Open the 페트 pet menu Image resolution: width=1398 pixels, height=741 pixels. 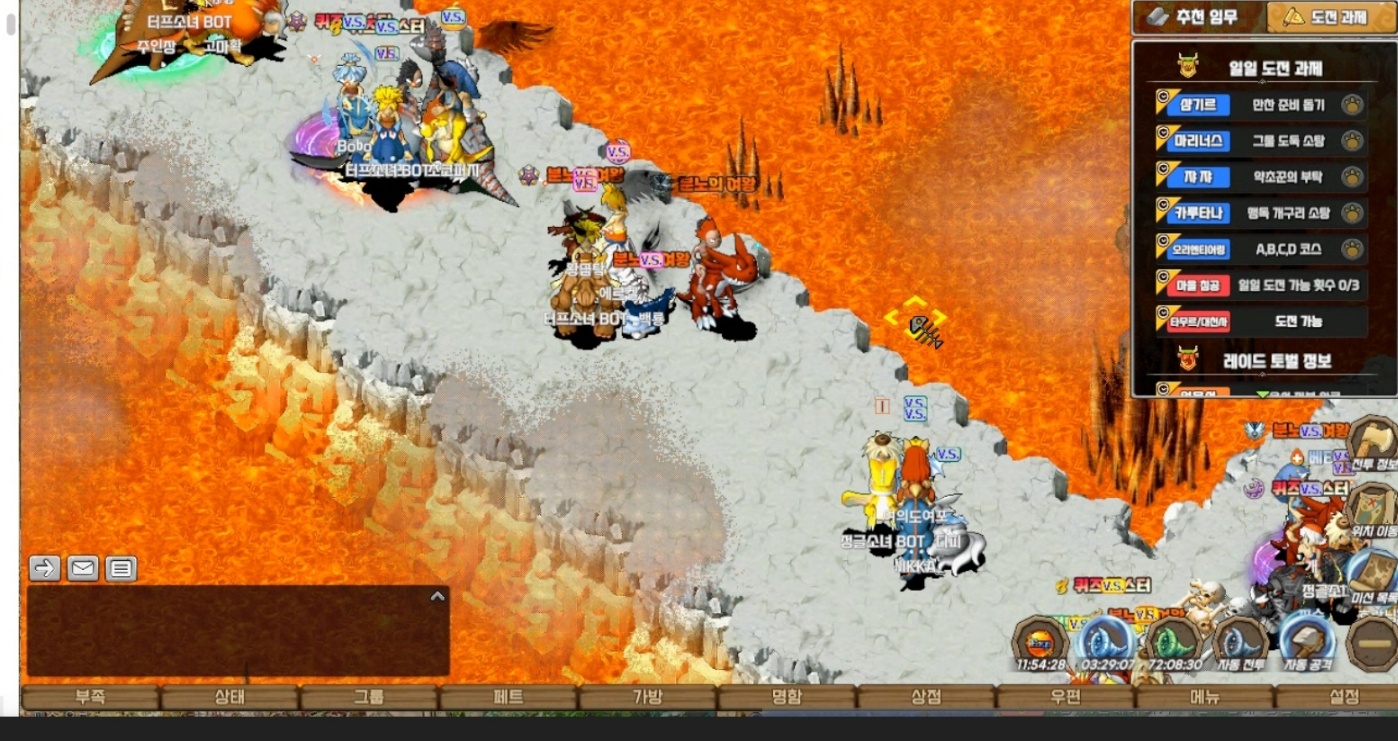[508, 697]
